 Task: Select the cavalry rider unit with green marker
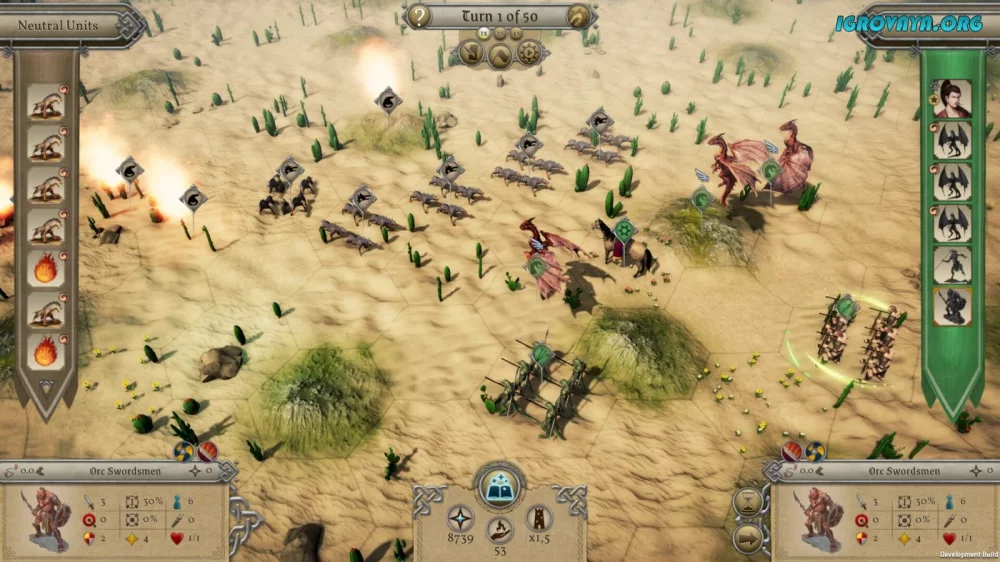click(625, 247)
